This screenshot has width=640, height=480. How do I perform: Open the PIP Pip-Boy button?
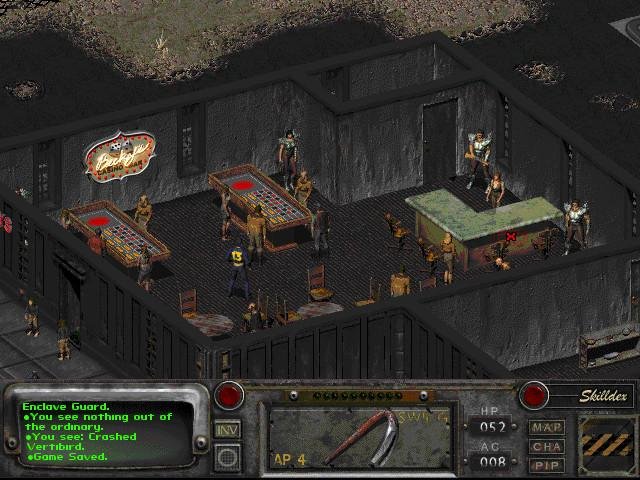pos(547,465)
